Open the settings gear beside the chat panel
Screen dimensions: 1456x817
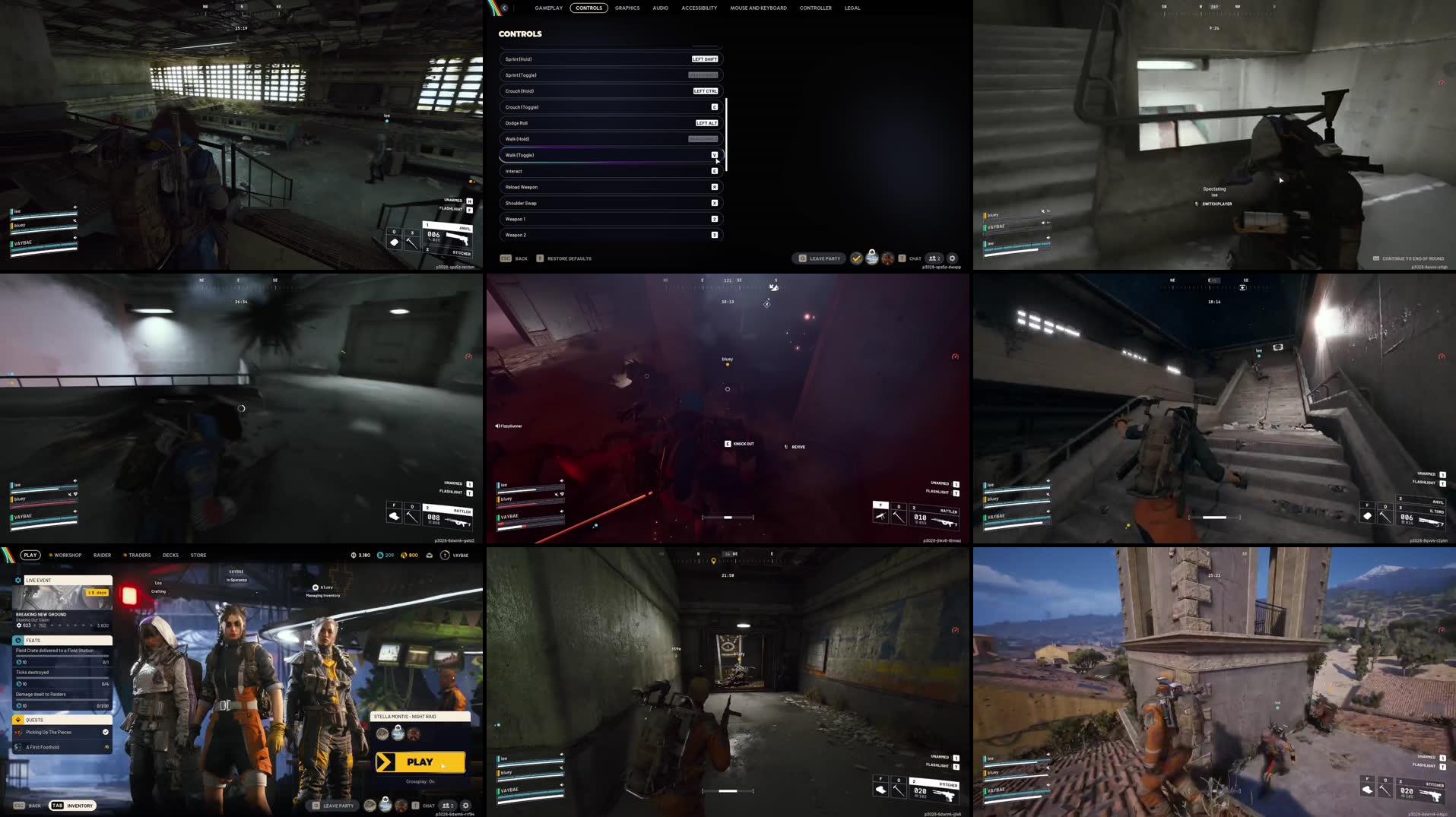coord(466,805)
